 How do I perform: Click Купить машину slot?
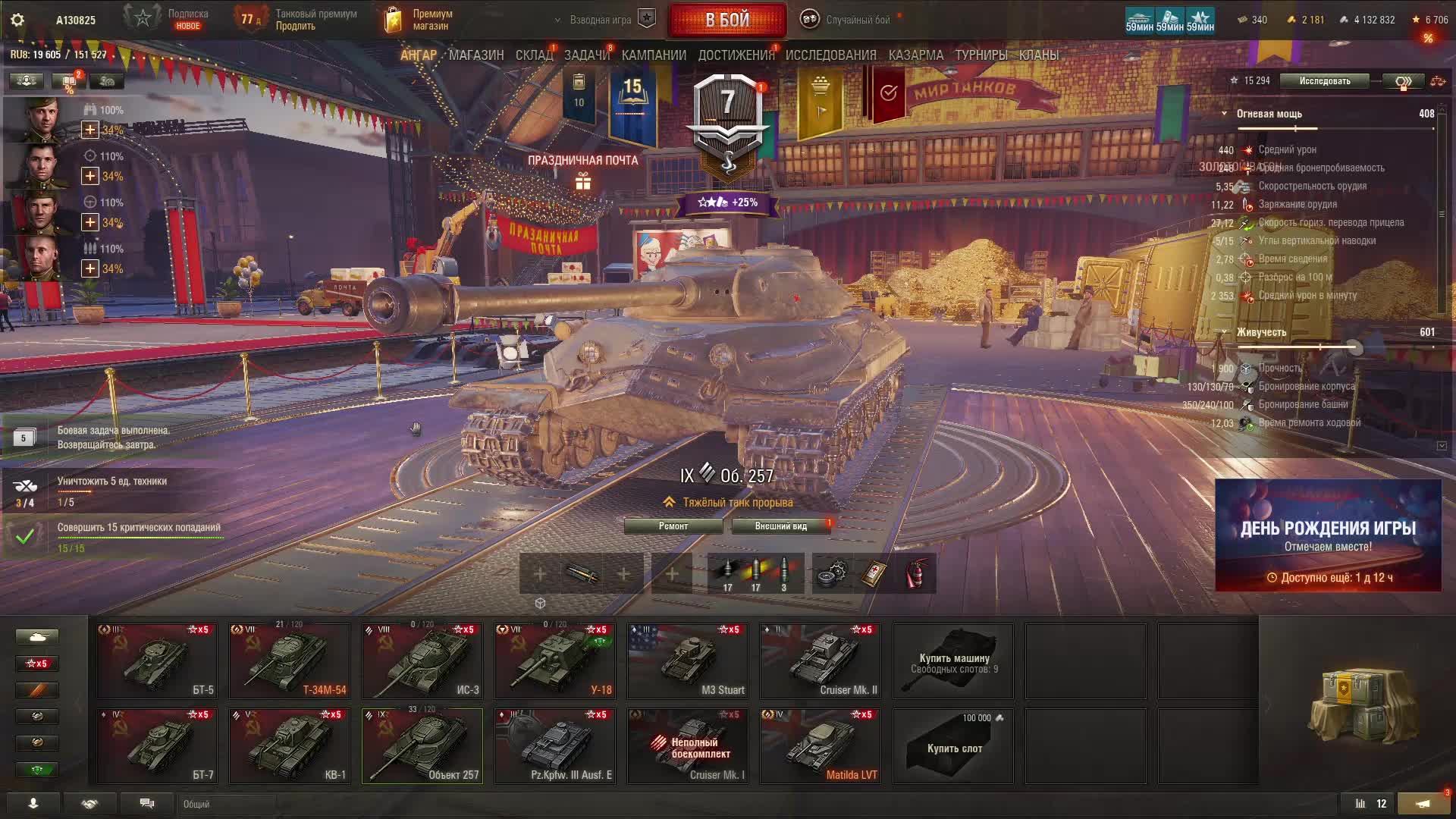[x=953, y=661]
